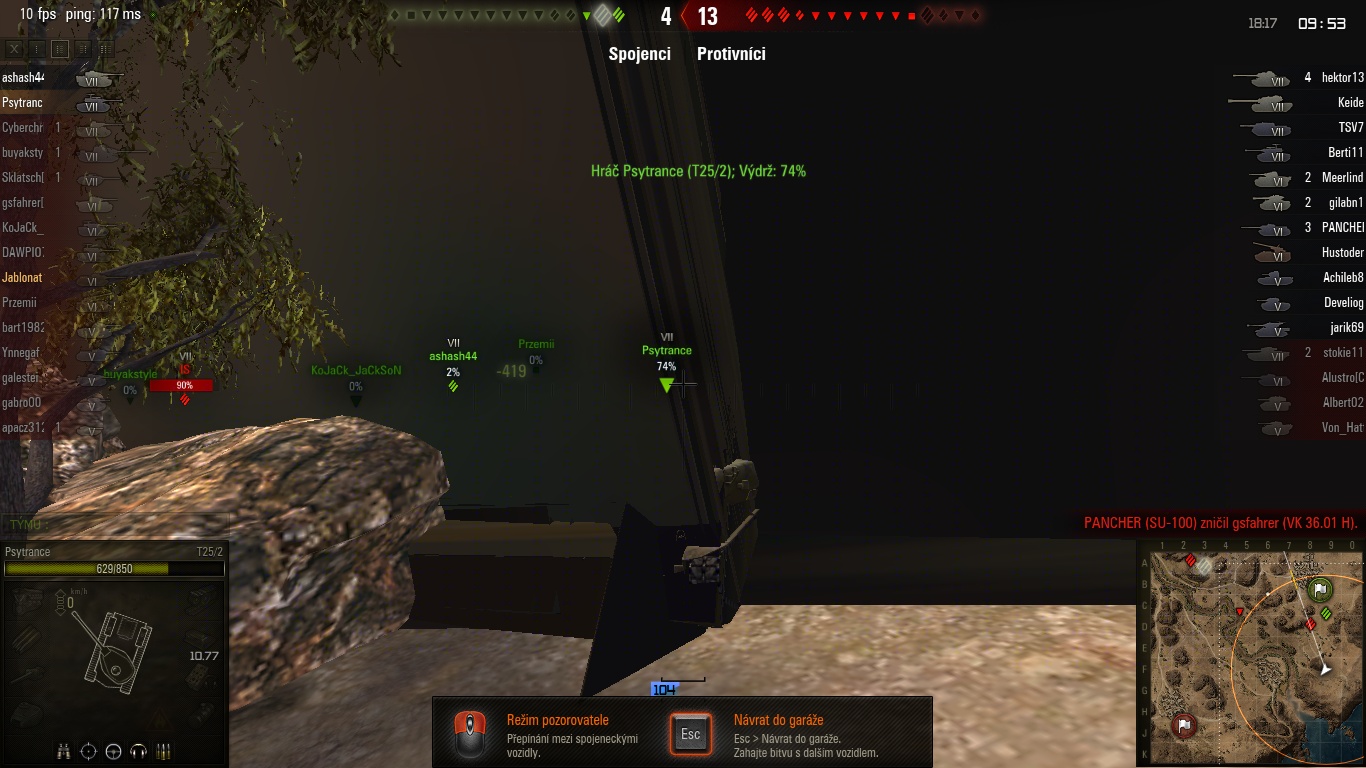Viewport: 1366px width, 768px height.
Task: Select the headphones radio operator icon
Action: pyautogui.click(x=139, y=751)
